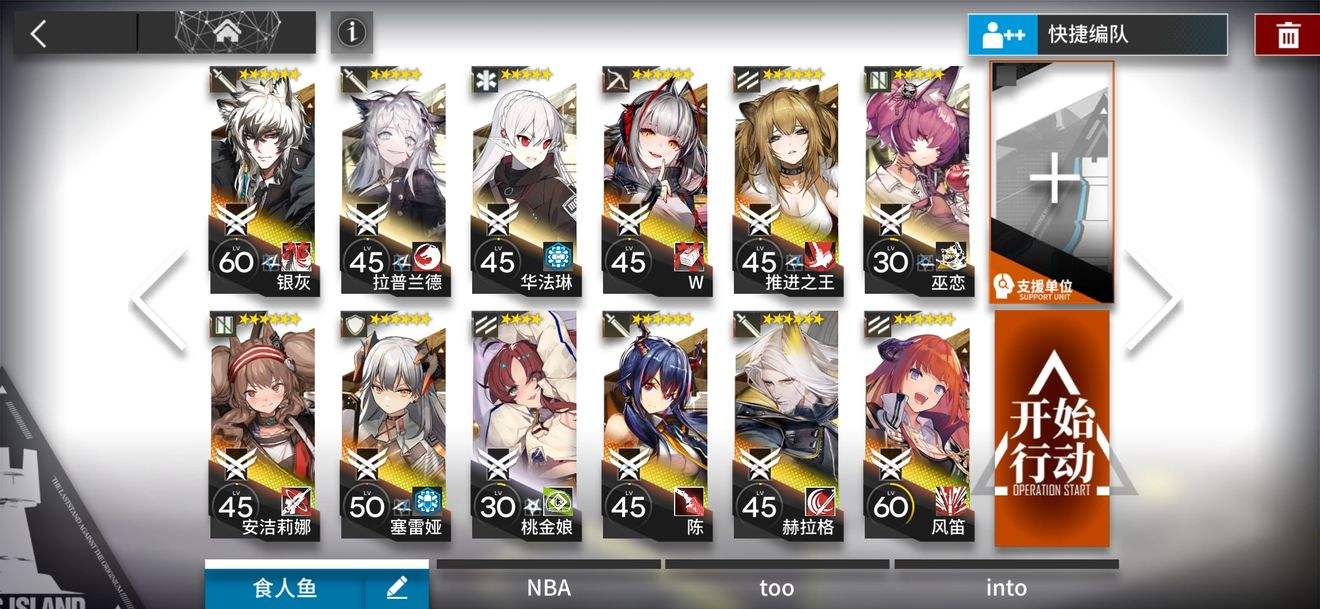Return to the home screen
1320x609 pixels.
click(x=226, y=32)
